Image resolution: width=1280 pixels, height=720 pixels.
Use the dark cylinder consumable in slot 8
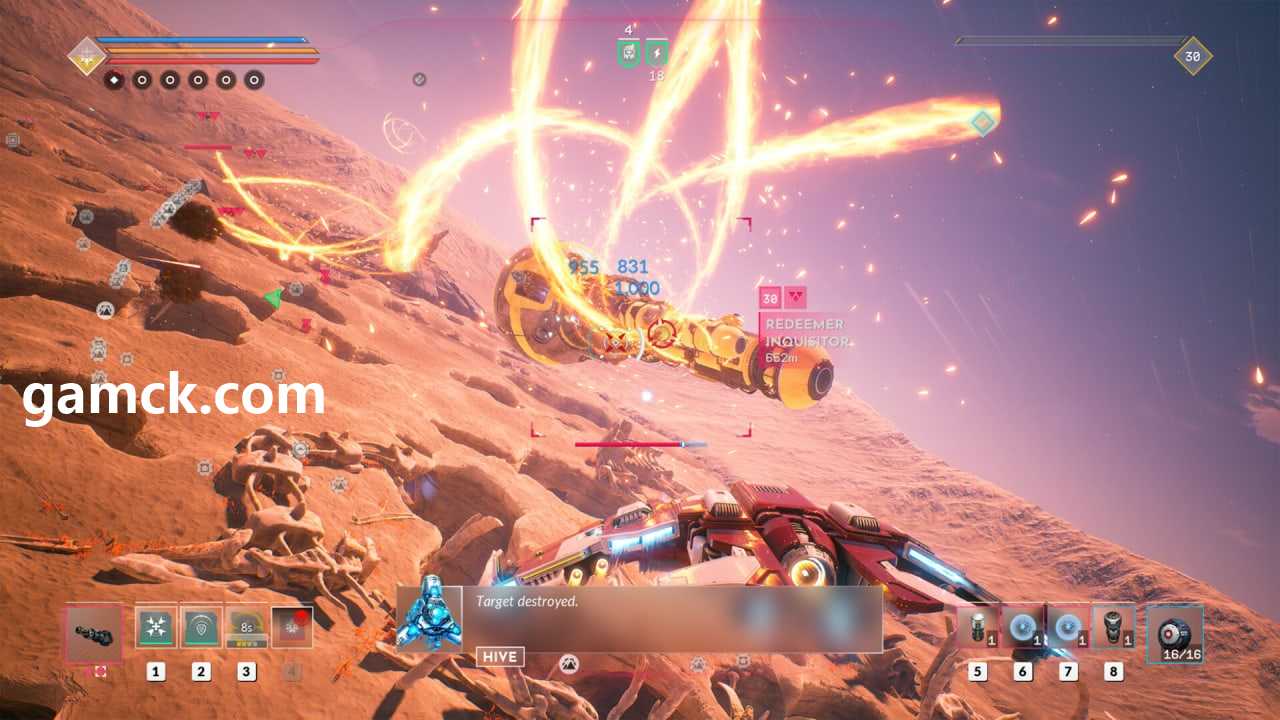pos(1113,627)
